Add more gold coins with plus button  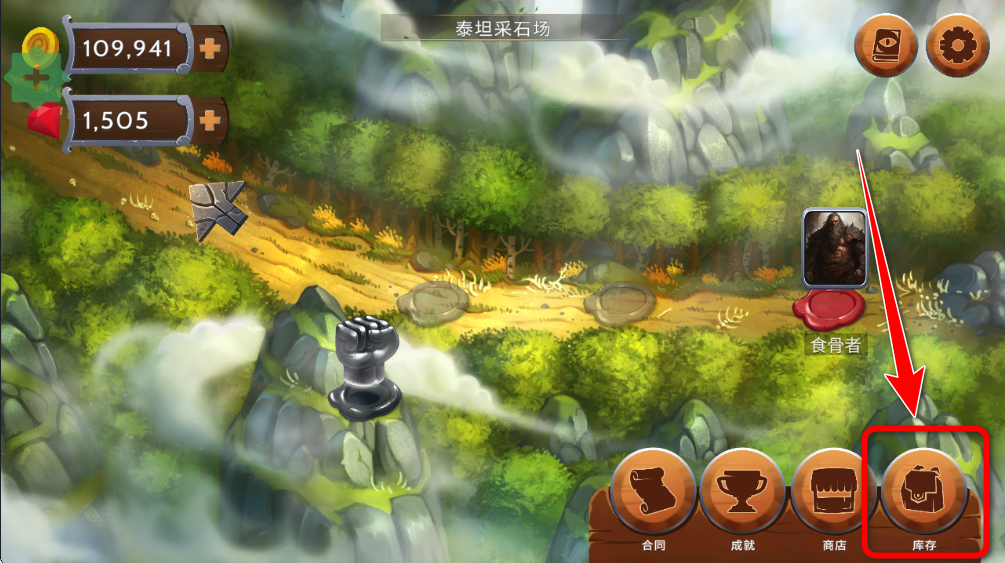tap(210, 48)
